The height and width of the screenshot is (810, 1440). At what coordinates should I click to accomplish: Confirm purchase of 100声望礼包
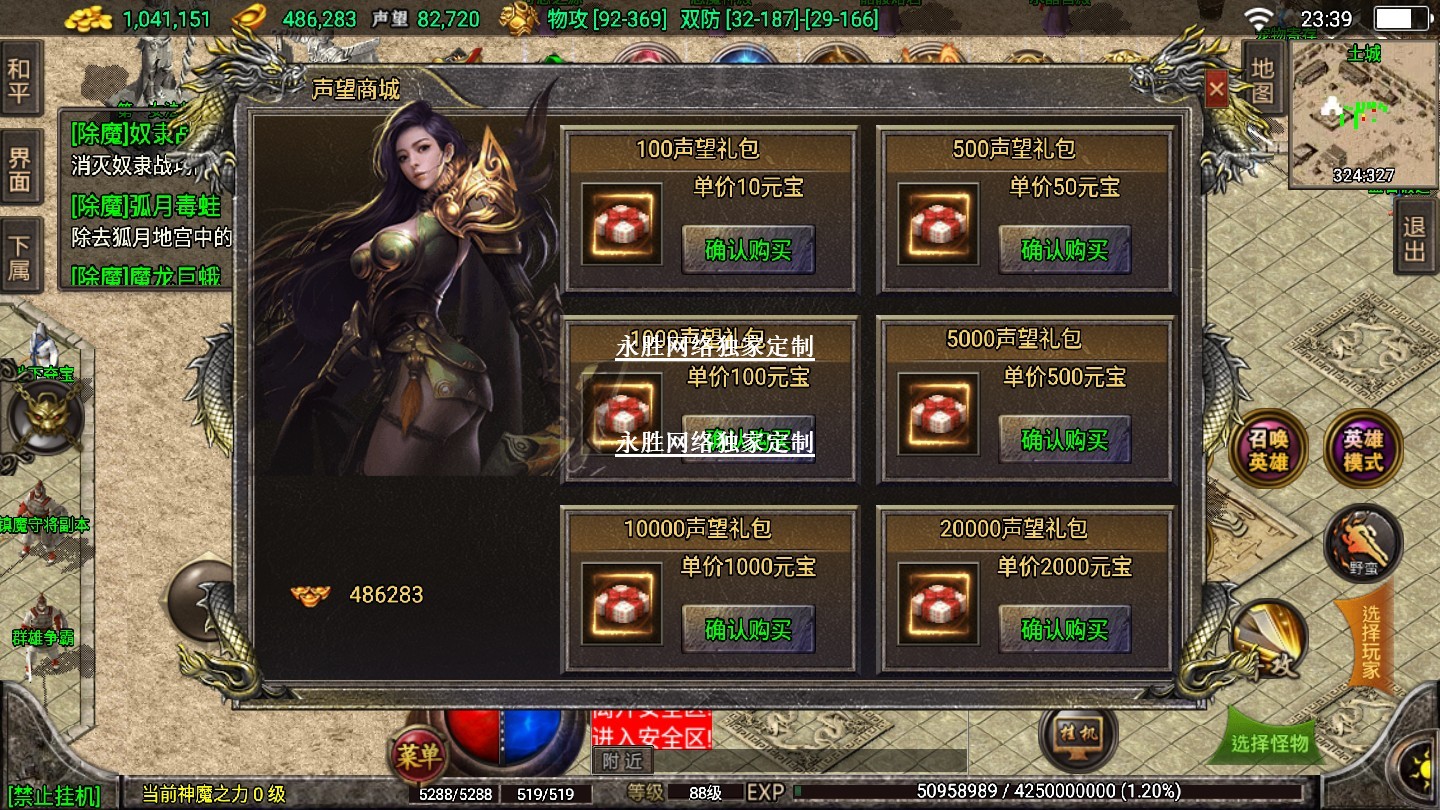748,250
